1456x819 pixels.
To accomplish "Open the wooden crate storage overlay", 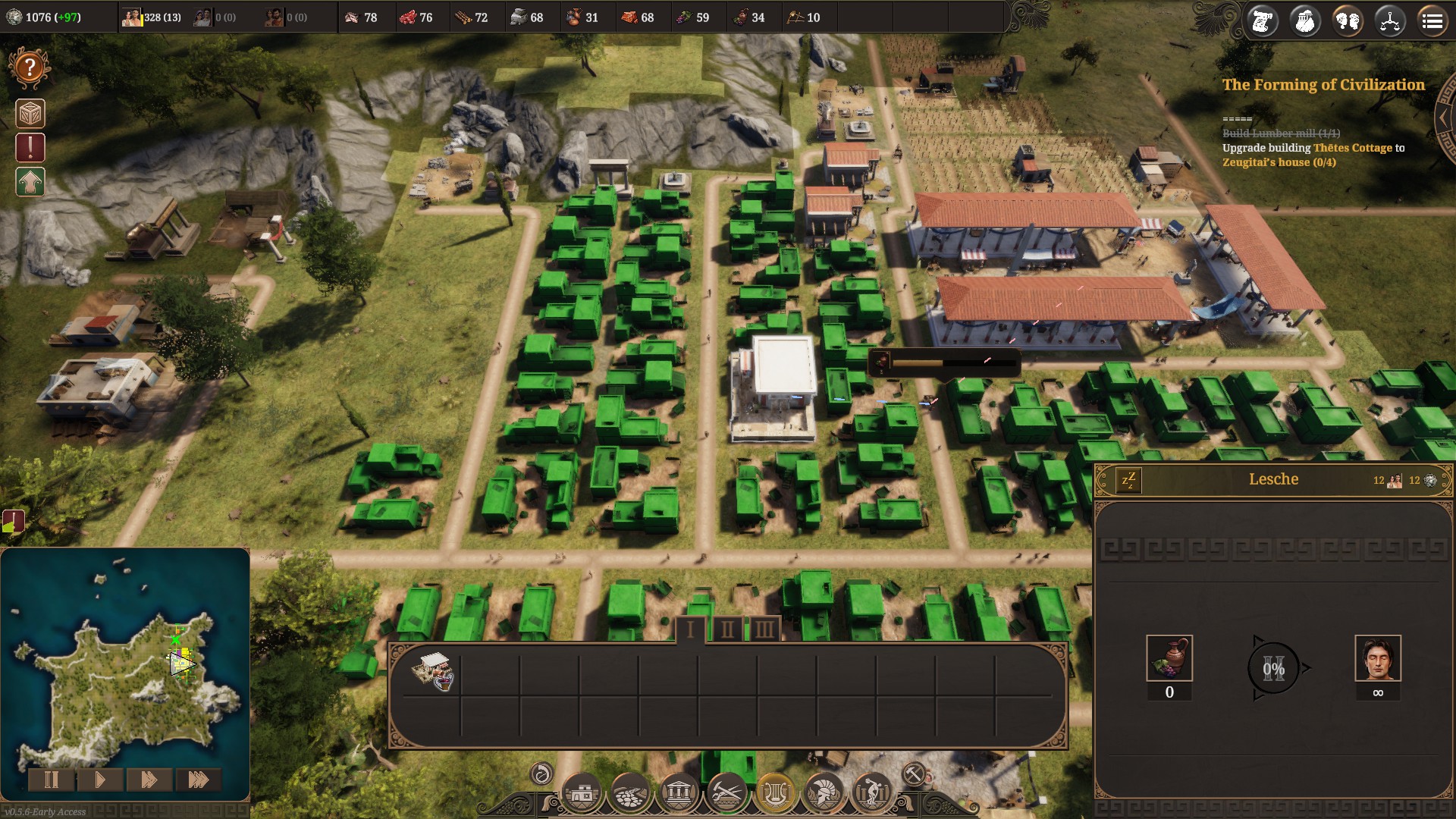I will click(x=30, y=114).
